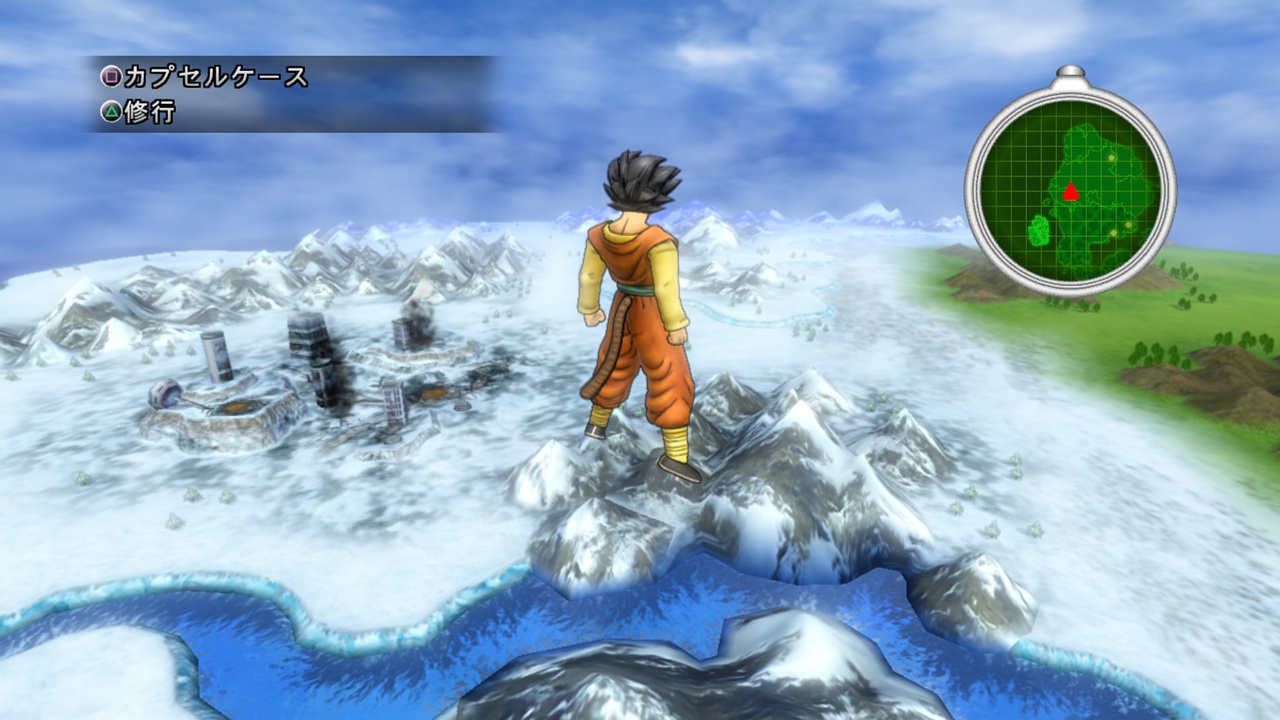Click the upper yellow blip on the radar

pyautogui.click(x=1111, y=158)
